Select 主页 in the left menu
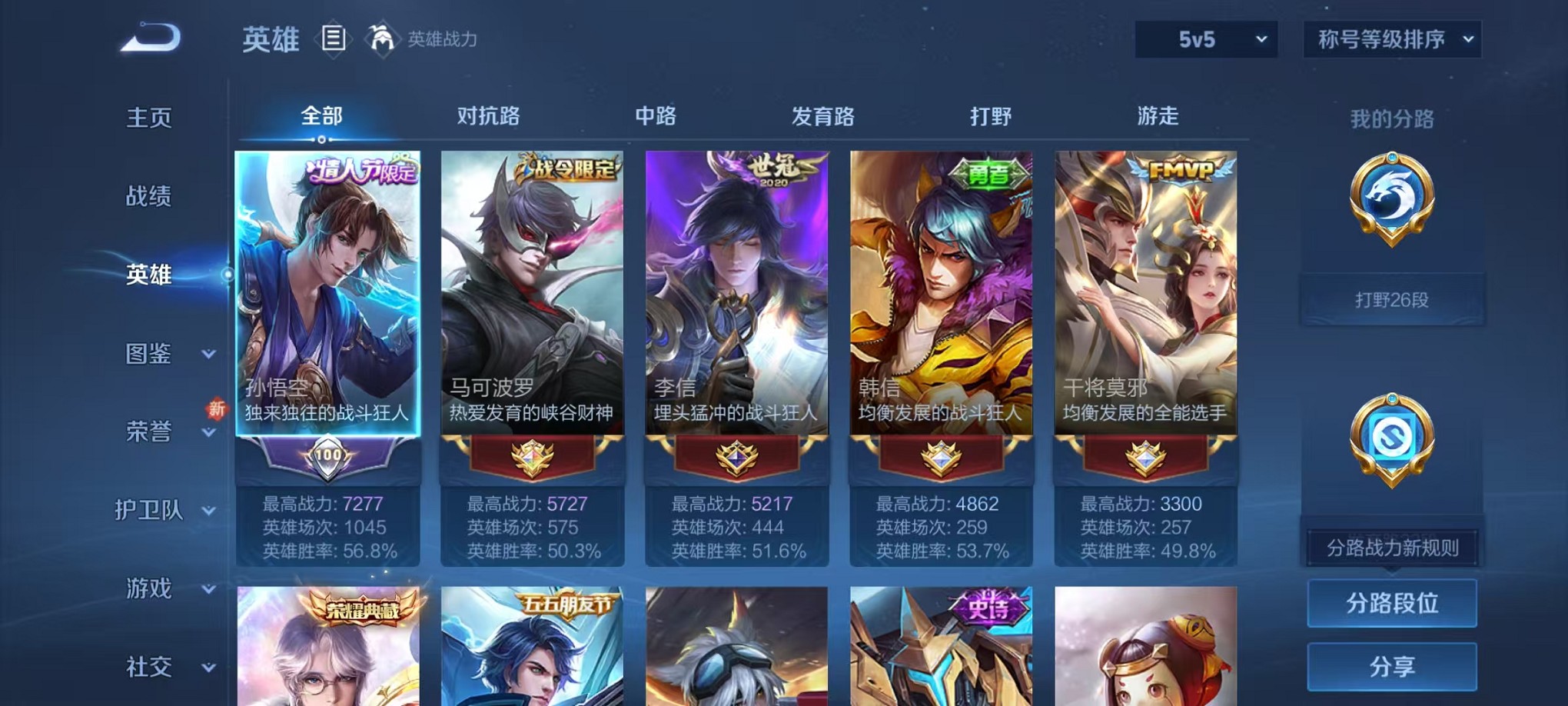 [148, 119]
